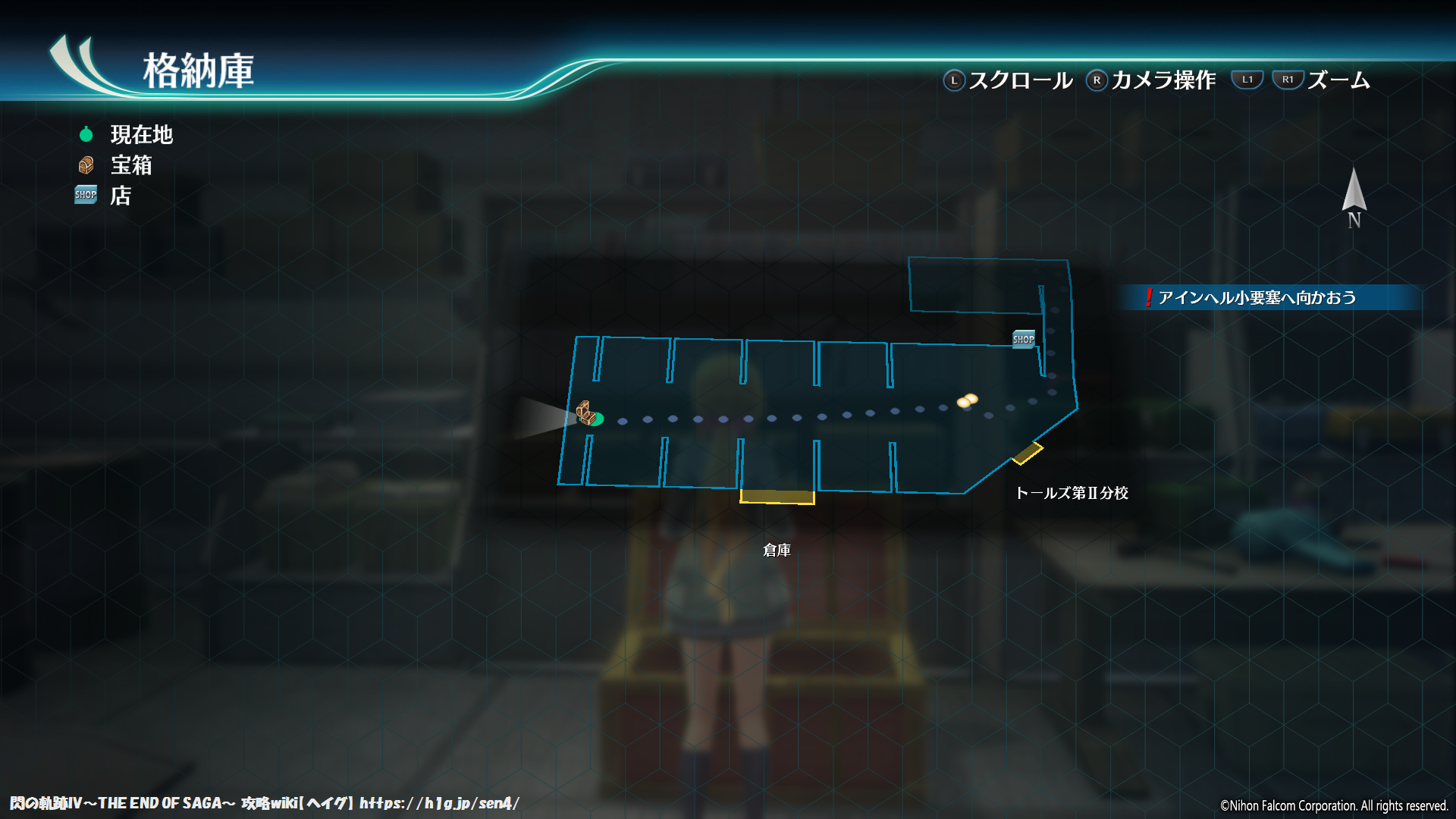Image resolution: width=1456 pixels, height=819 pixels.
Task: Open the アインヘル小要塞へ向かおう objective banner
Action: [1256, 297]
